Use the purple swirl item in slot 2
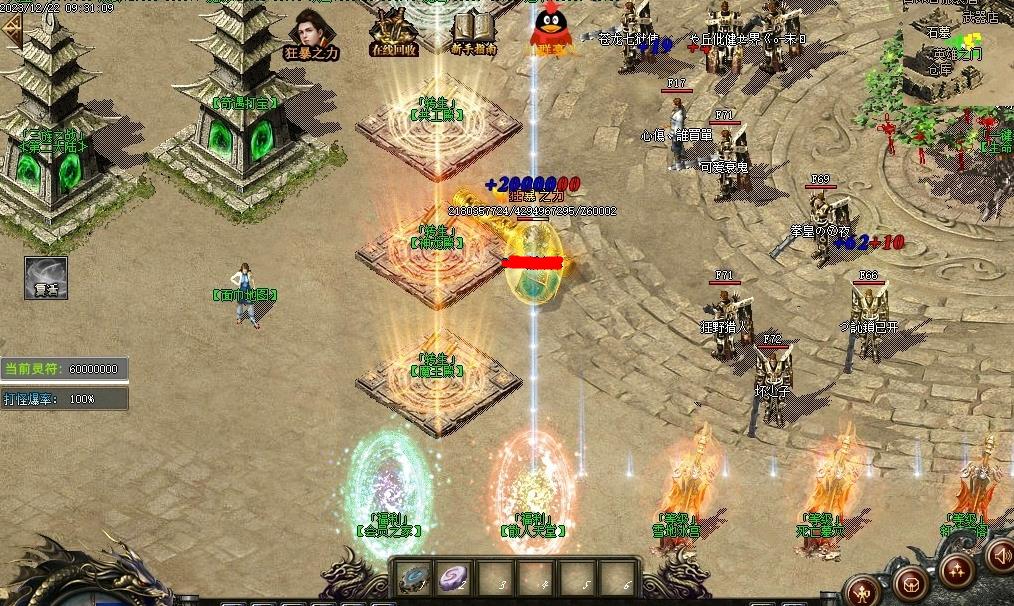This screenshot has height=606, width=1014. tap(455, 578)
